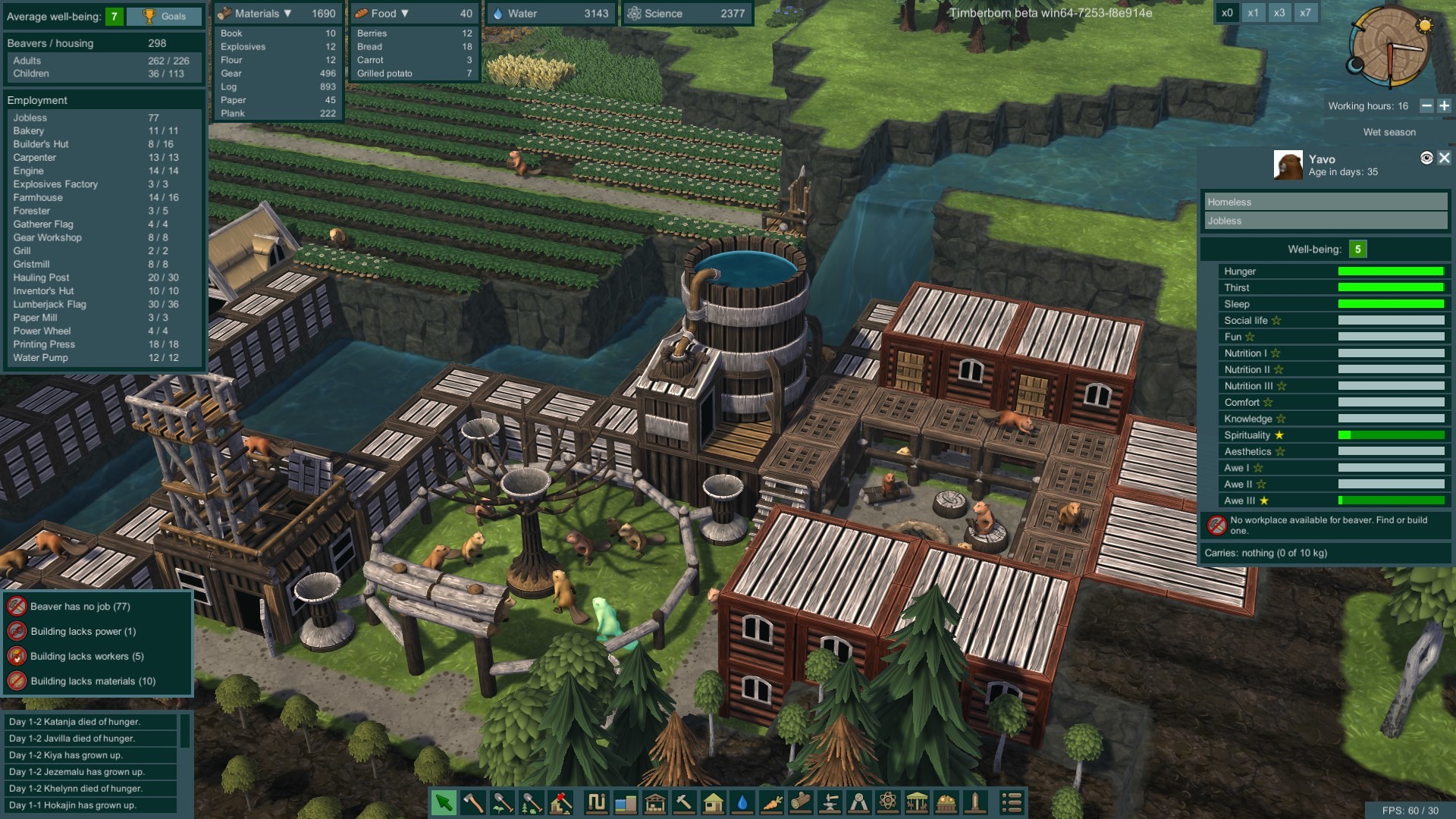Image resolution: width=1456 pixels, height=819 pixels.
Task: Collapse the Materials list with its arrow
Action: 288,12
